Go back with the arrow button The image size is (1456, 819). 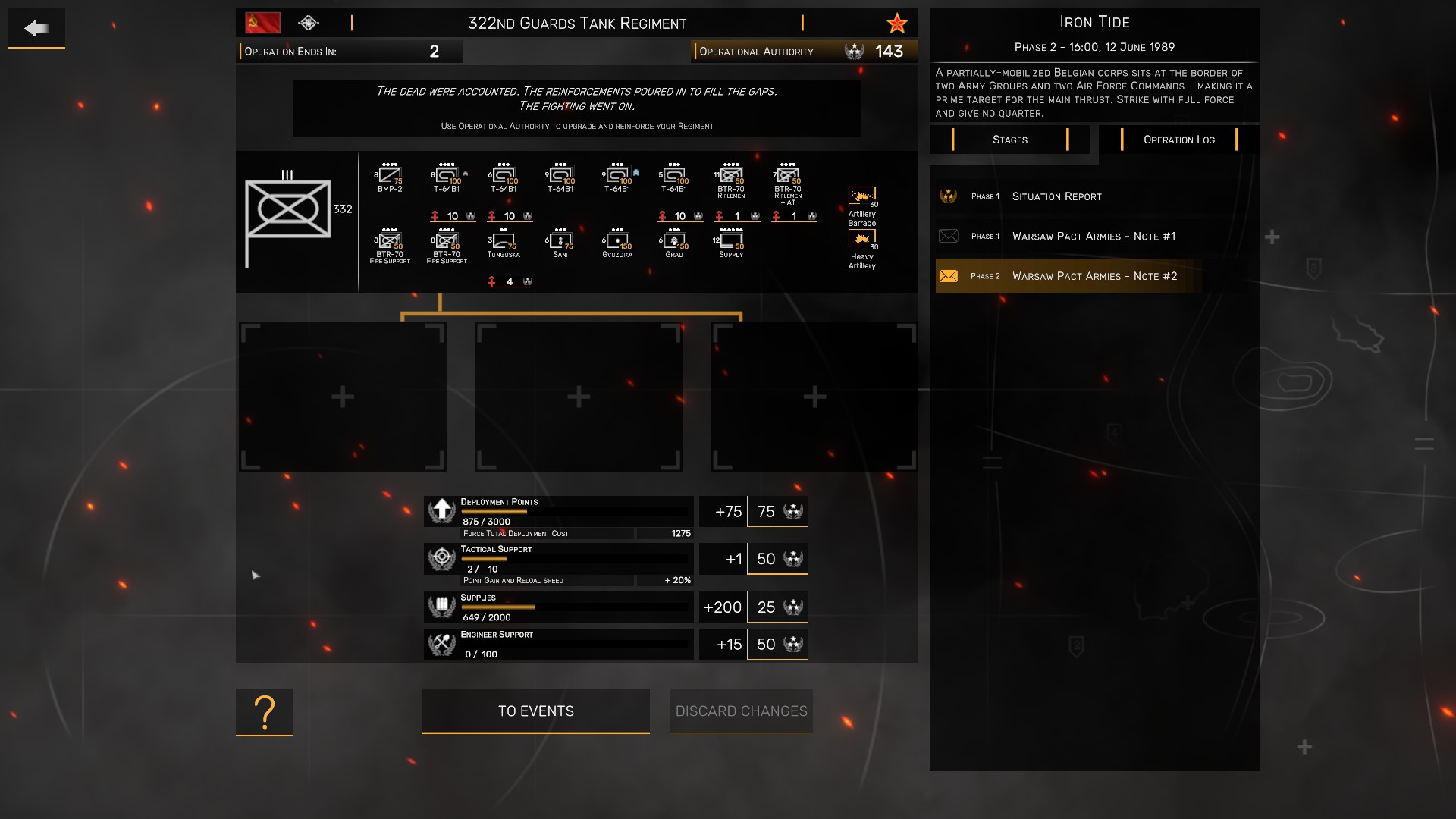[x=36, y=29]
